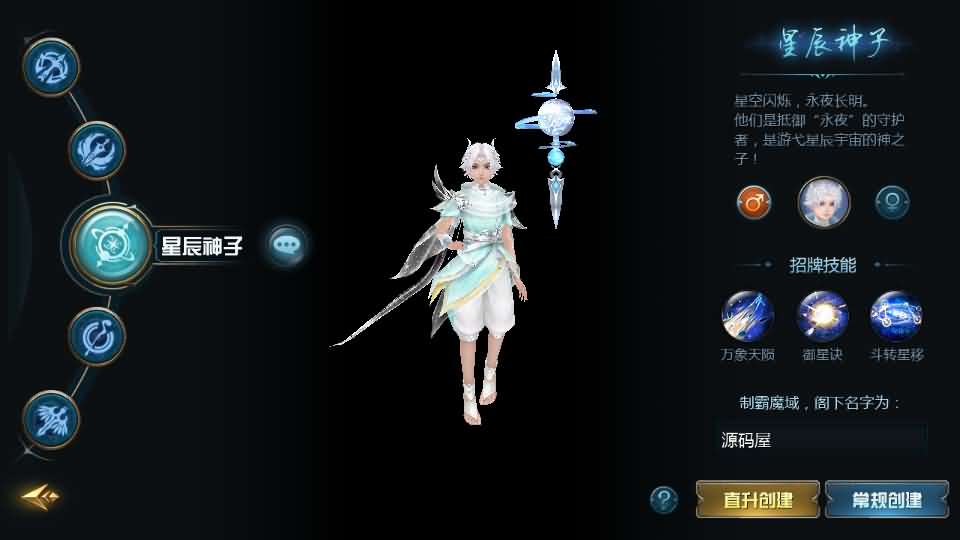
Task: Click the white-haired character portrait
Action: 823,202
